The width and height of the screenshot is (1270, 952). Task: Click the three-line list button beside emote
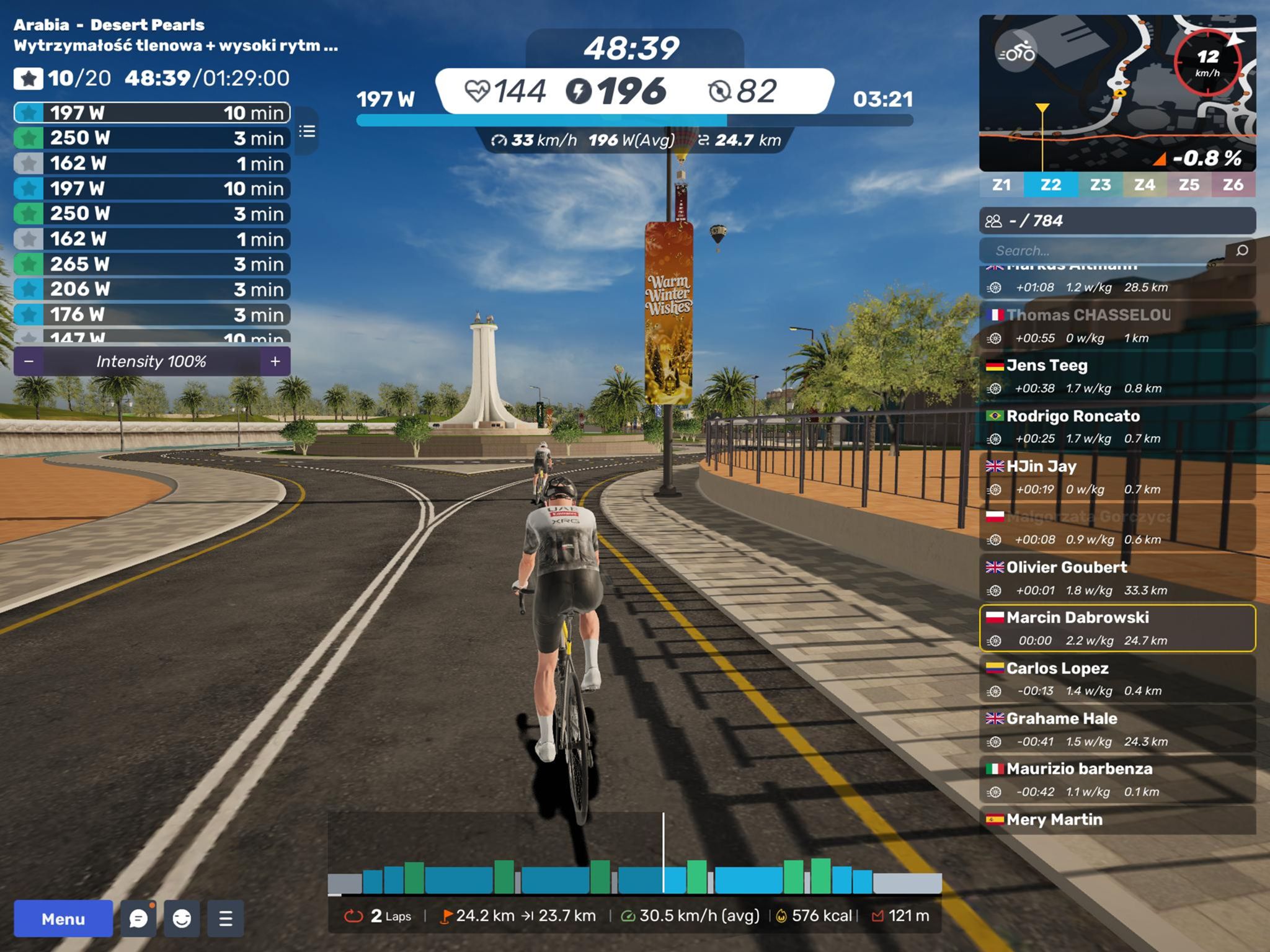coord(226,919)
